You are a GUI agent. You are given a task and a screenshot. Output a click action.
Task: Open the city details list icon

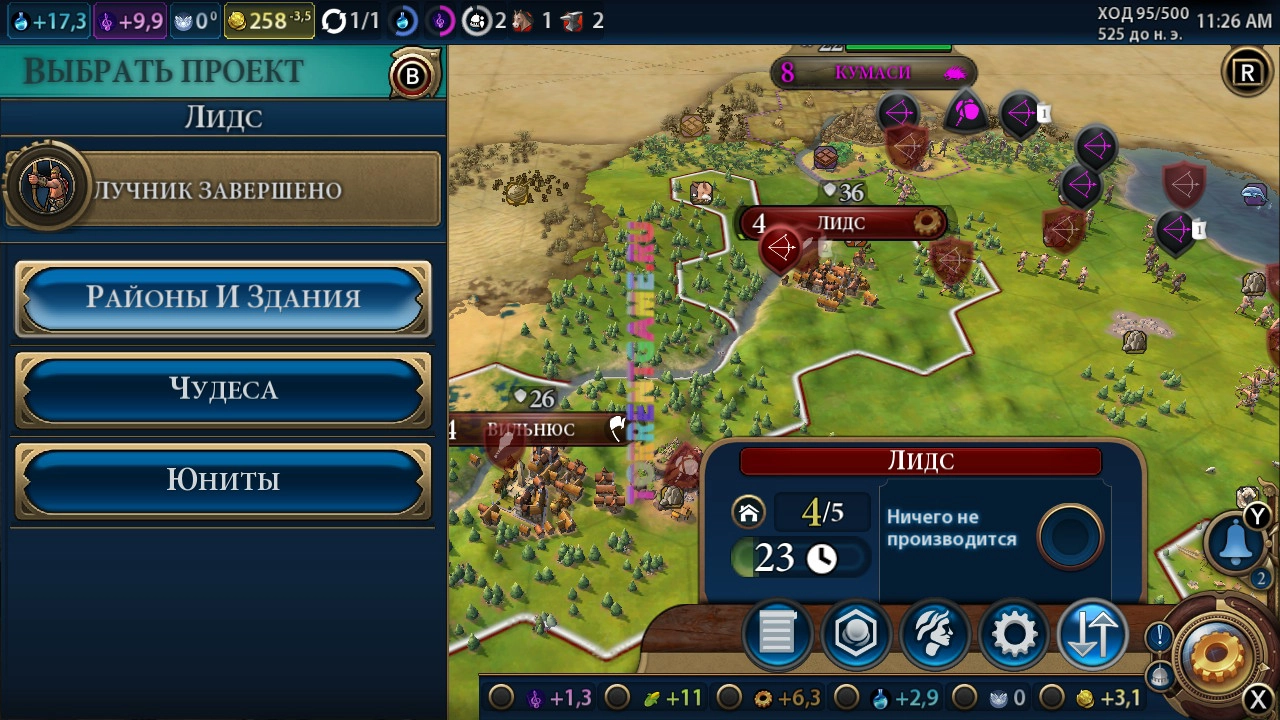[777, 634]
